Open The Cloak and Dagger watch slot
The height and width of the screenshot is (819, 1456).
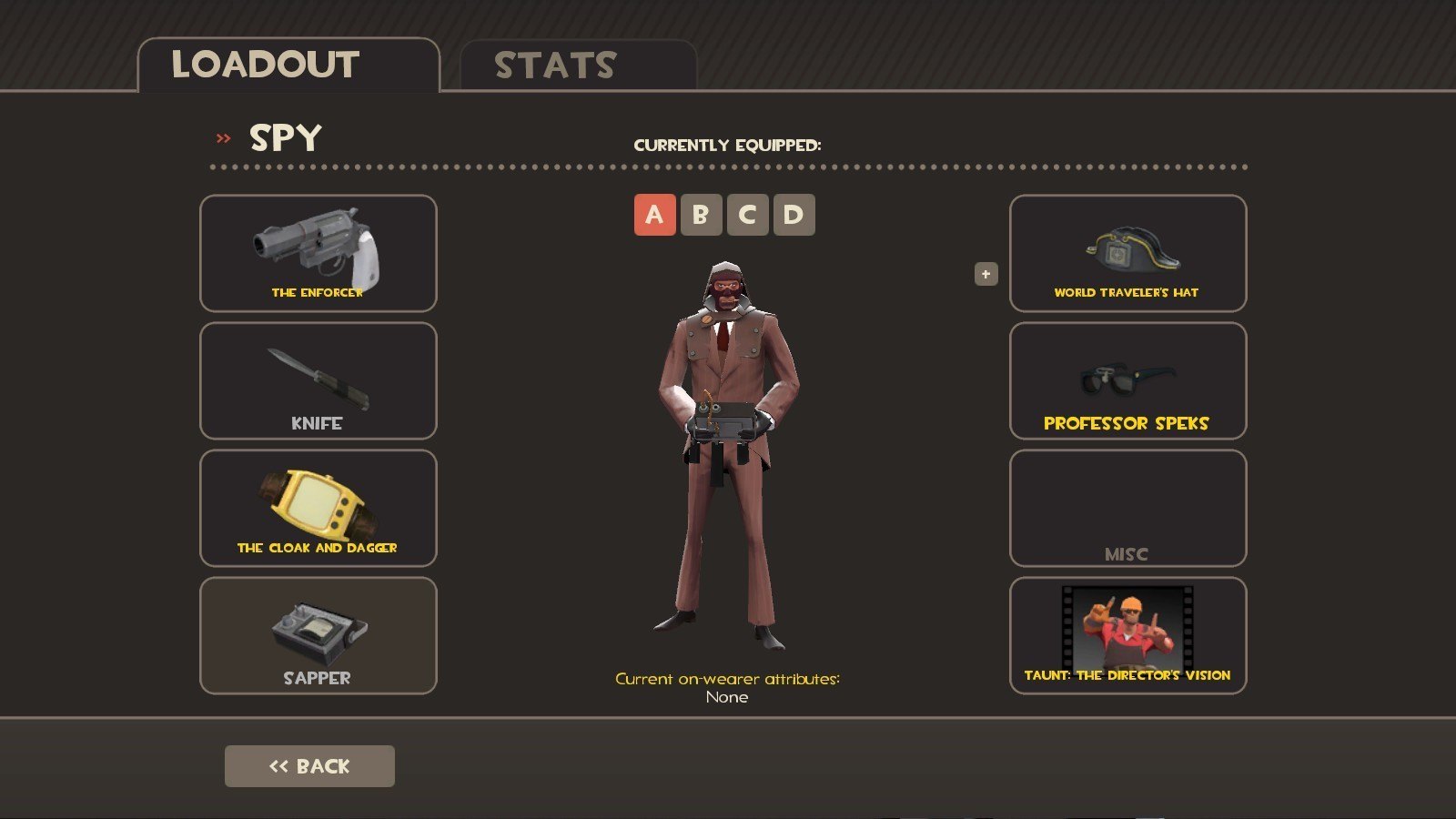[x=318, y=508]
